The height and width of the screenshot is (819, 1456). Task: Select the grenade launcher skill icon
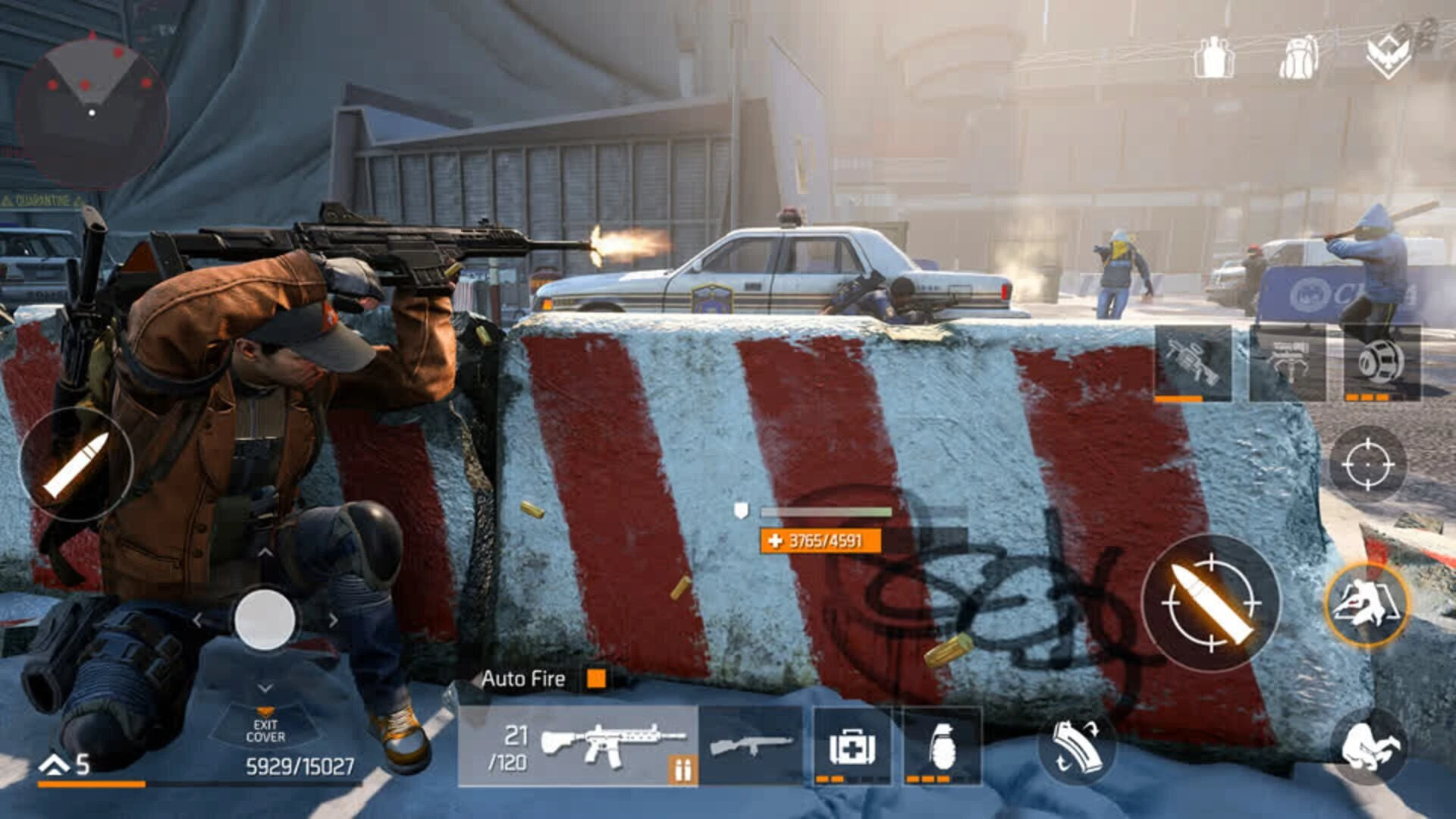coord(1192,364)
